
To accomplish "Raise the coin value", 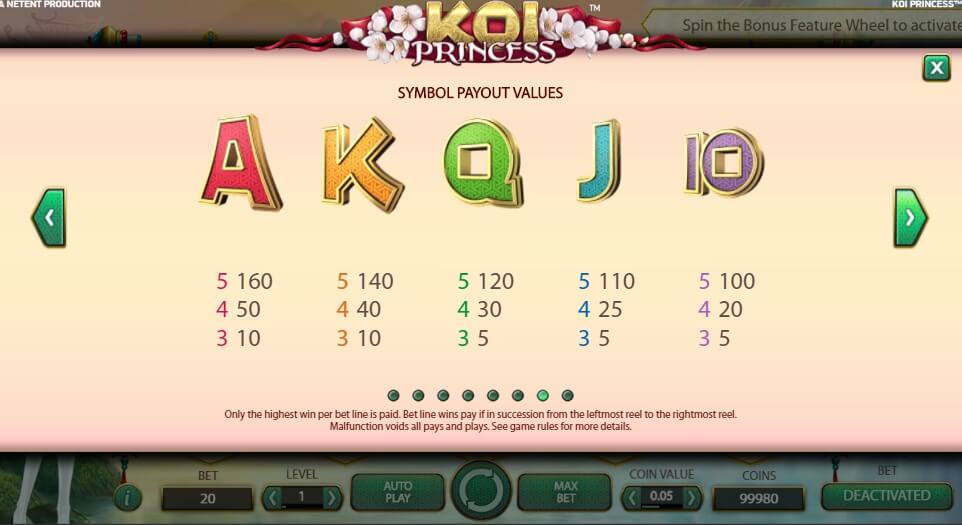I will pyautogui.click(x=691, y=497).
